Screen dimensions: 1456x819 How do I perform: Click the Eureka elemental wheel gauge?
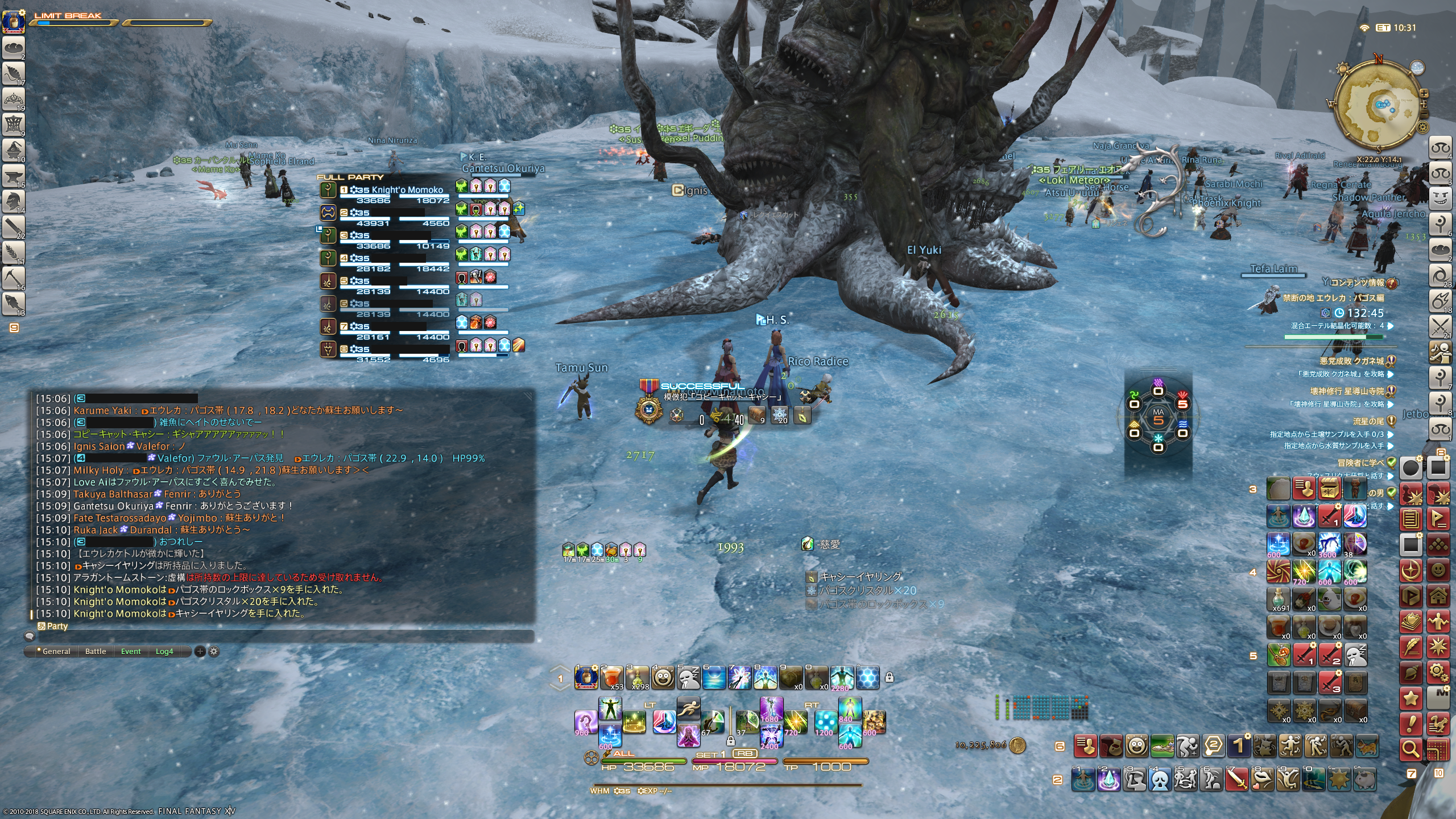point(1158,420)
